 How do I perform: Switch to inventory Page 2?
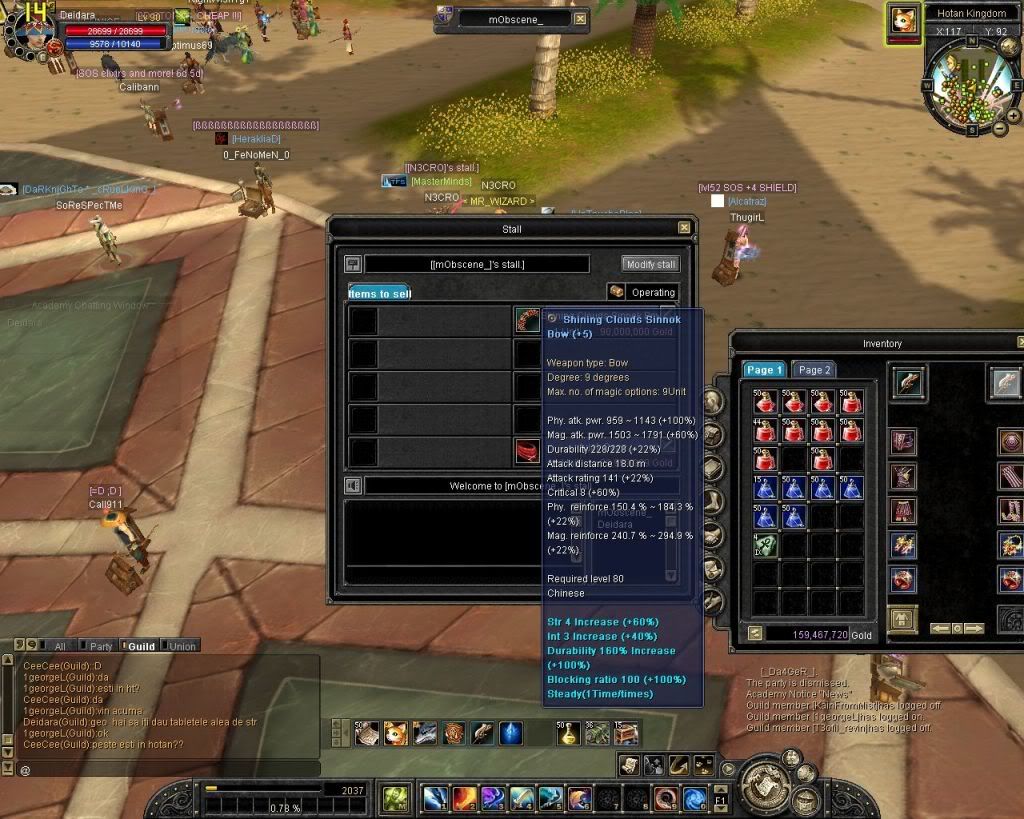point(814,370)
